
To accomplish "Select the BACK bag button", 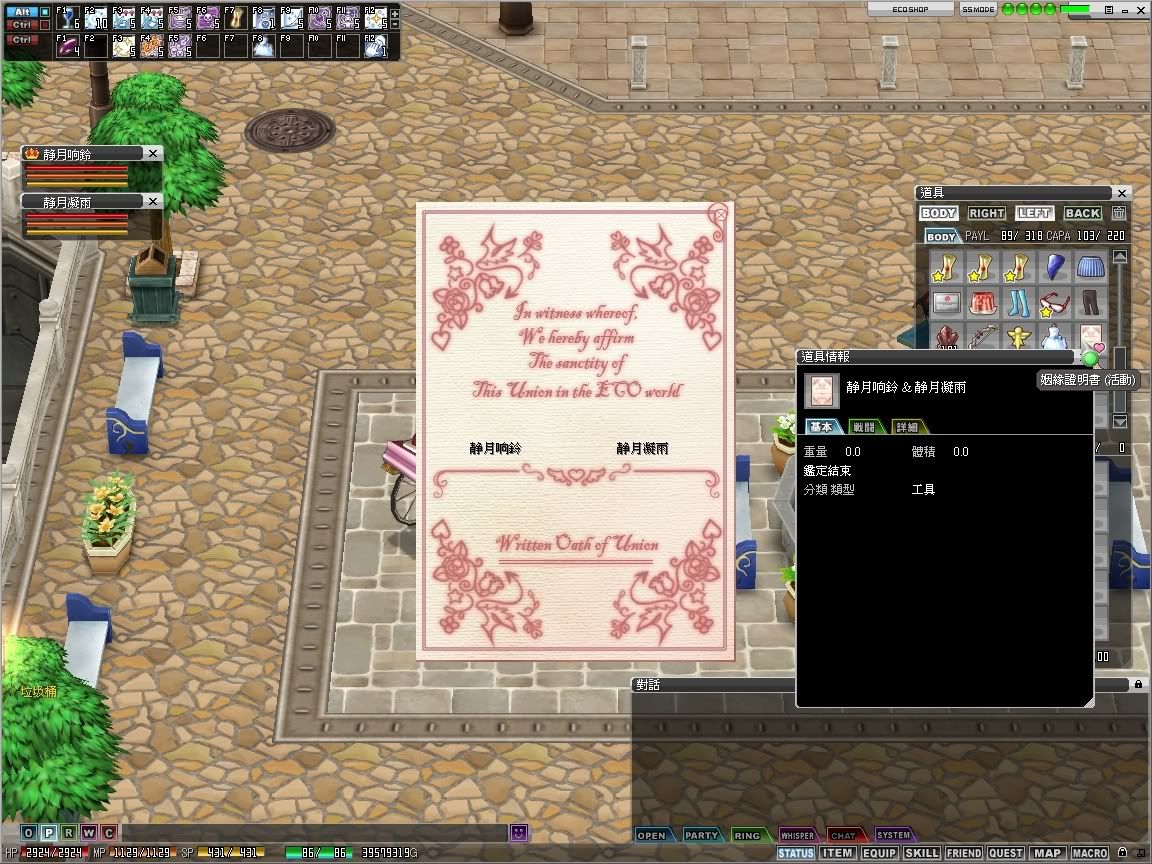I will 1082,213.
